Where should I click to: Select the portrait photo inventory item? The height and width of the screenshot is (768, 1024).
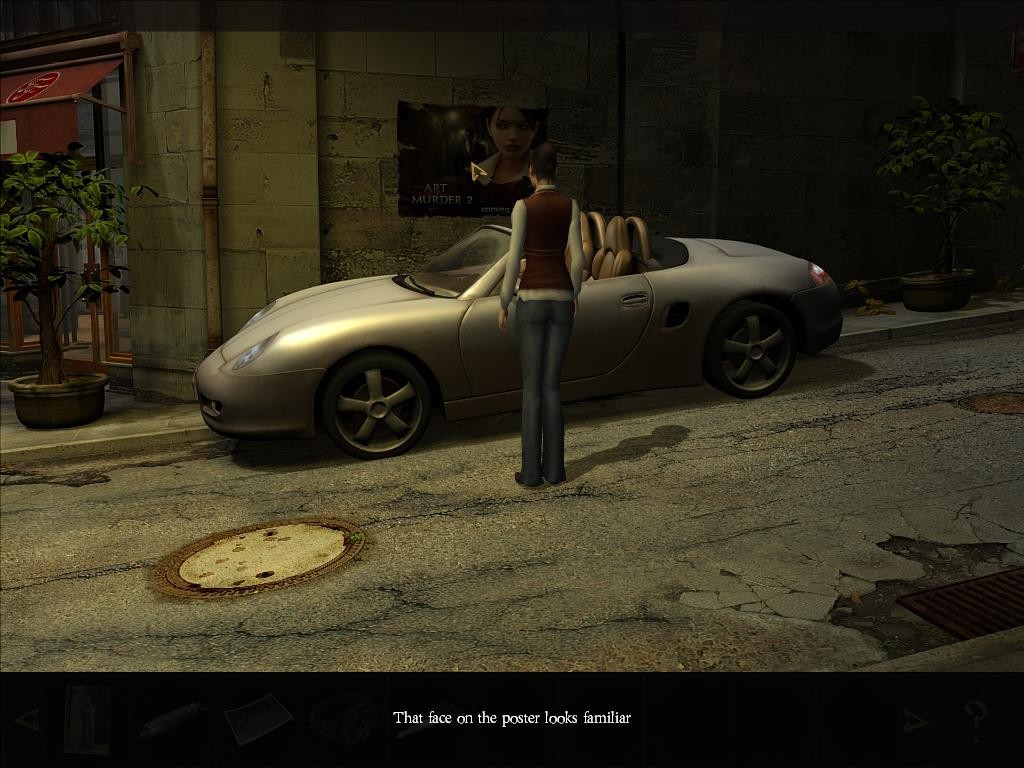coord(87,719)
